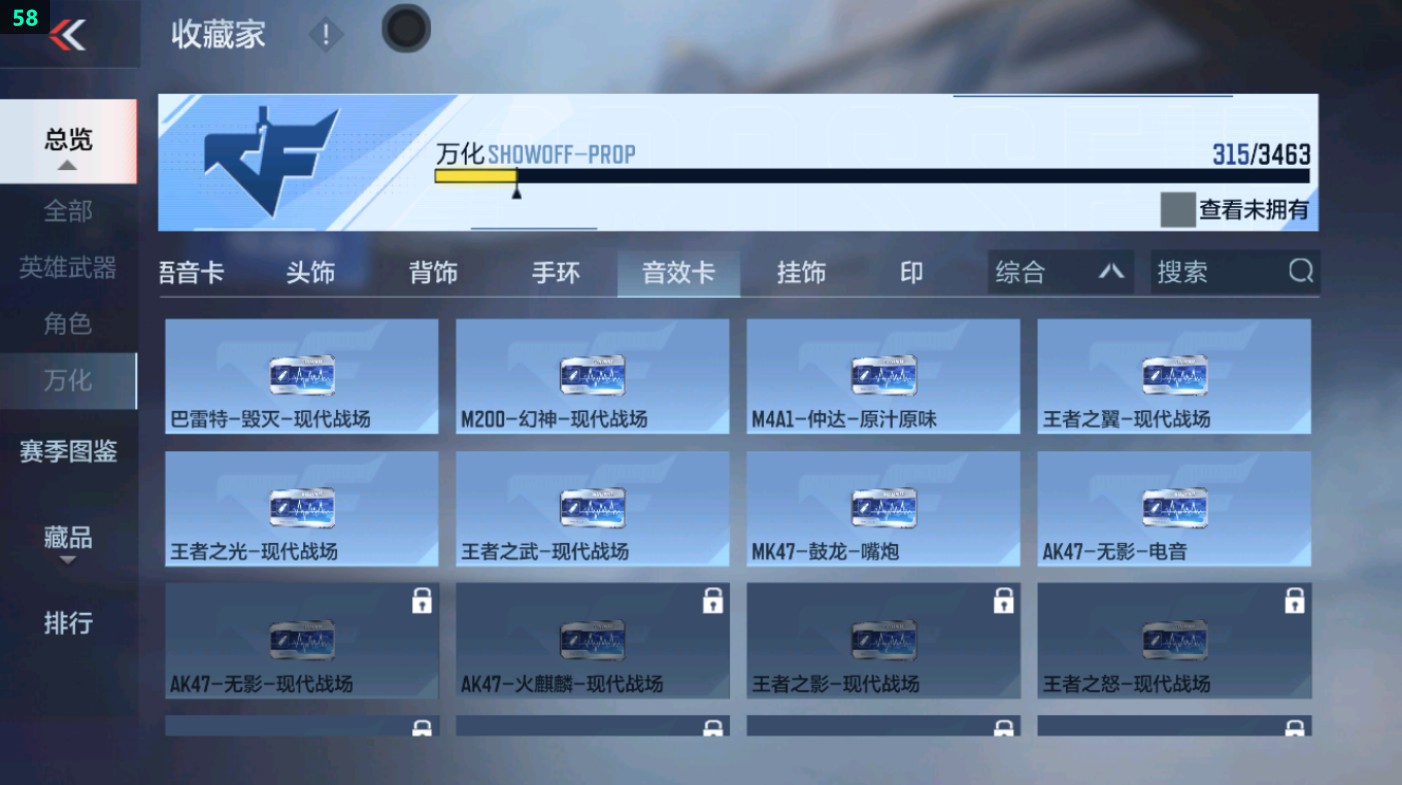Open the 语音卡 tab

(192, 271)
